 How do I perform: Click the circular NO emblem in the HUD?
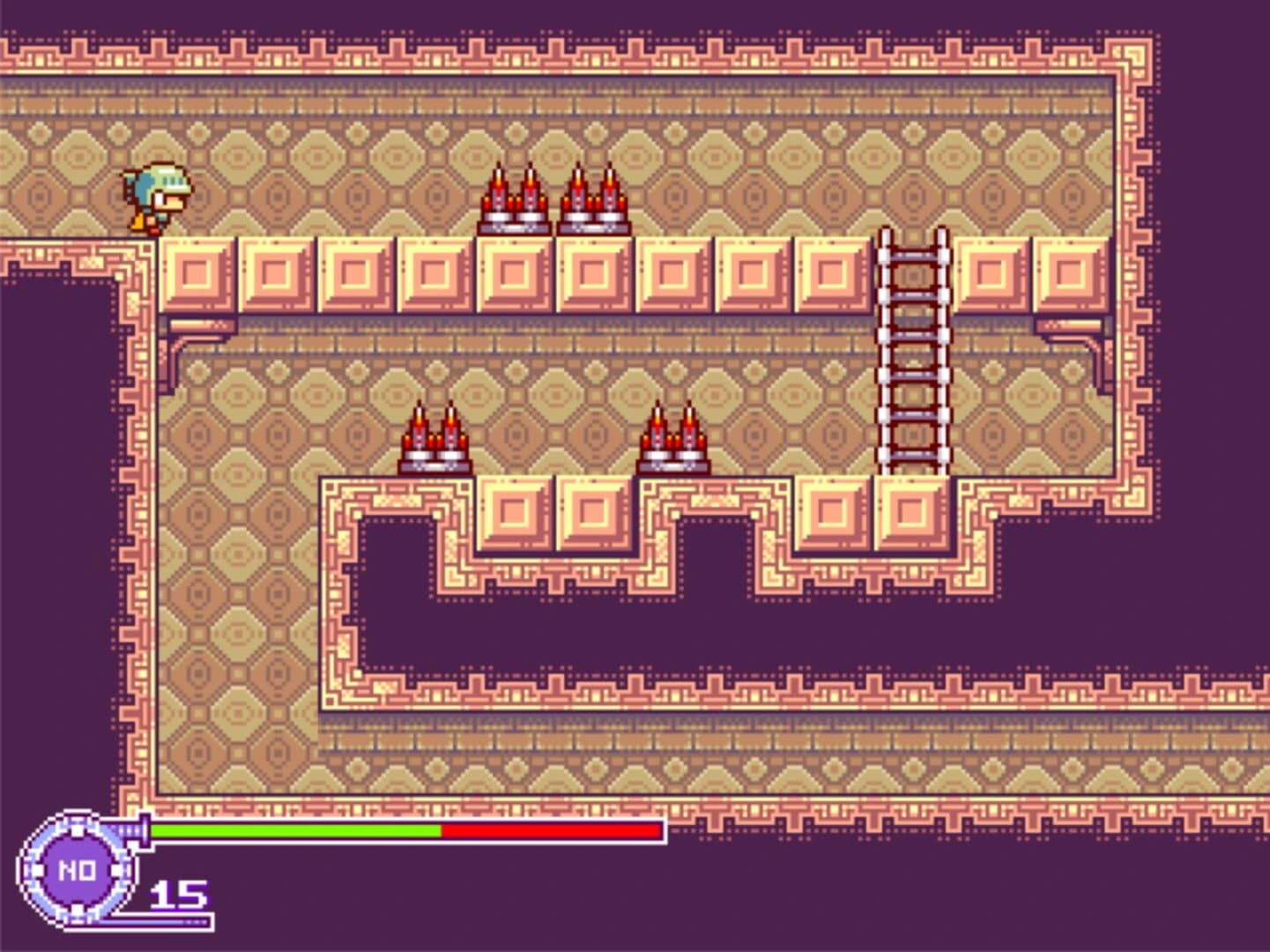pos(79,868)
